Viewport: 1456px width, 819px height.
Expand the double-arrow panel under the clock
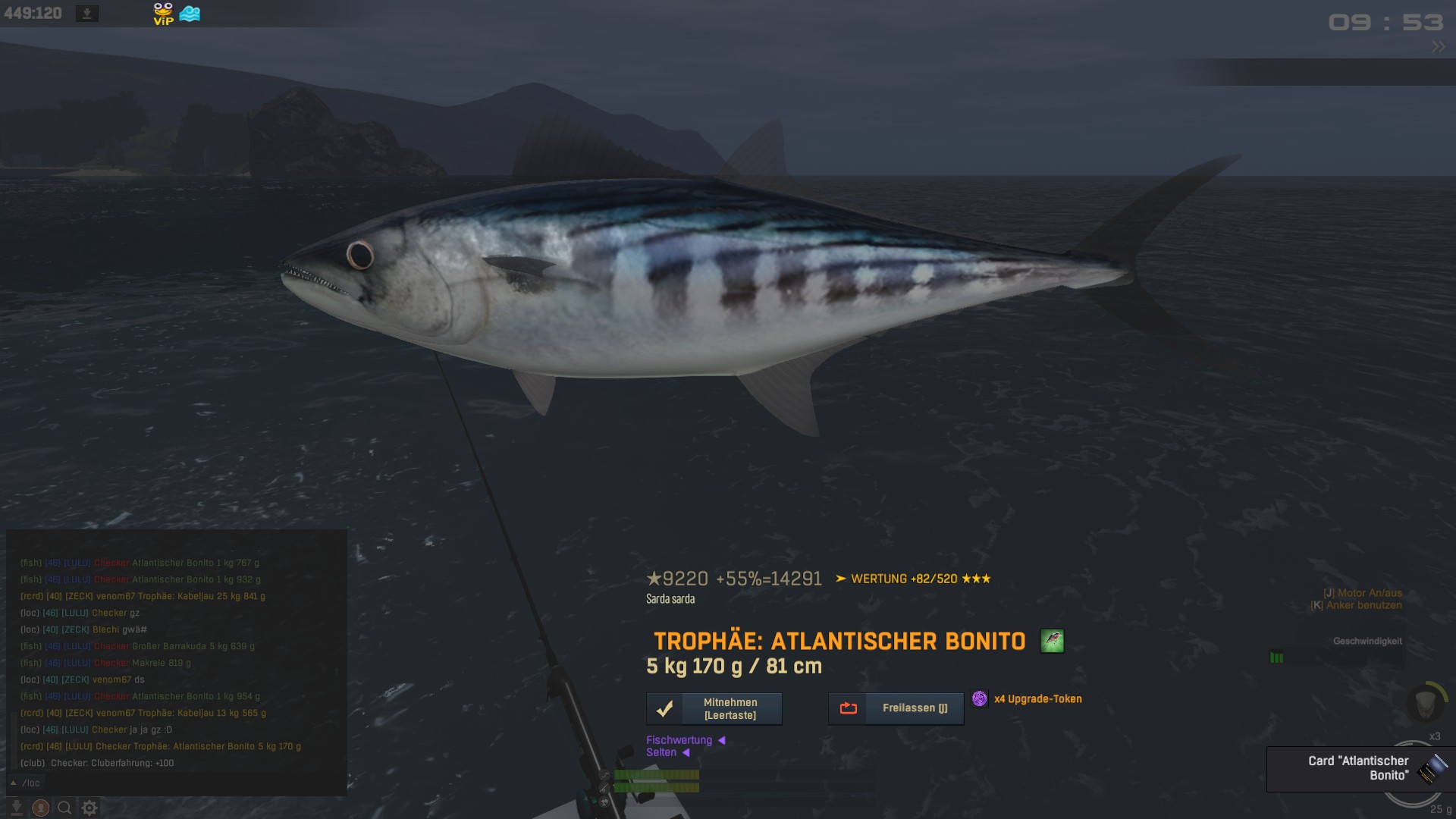click(1438, 47)
